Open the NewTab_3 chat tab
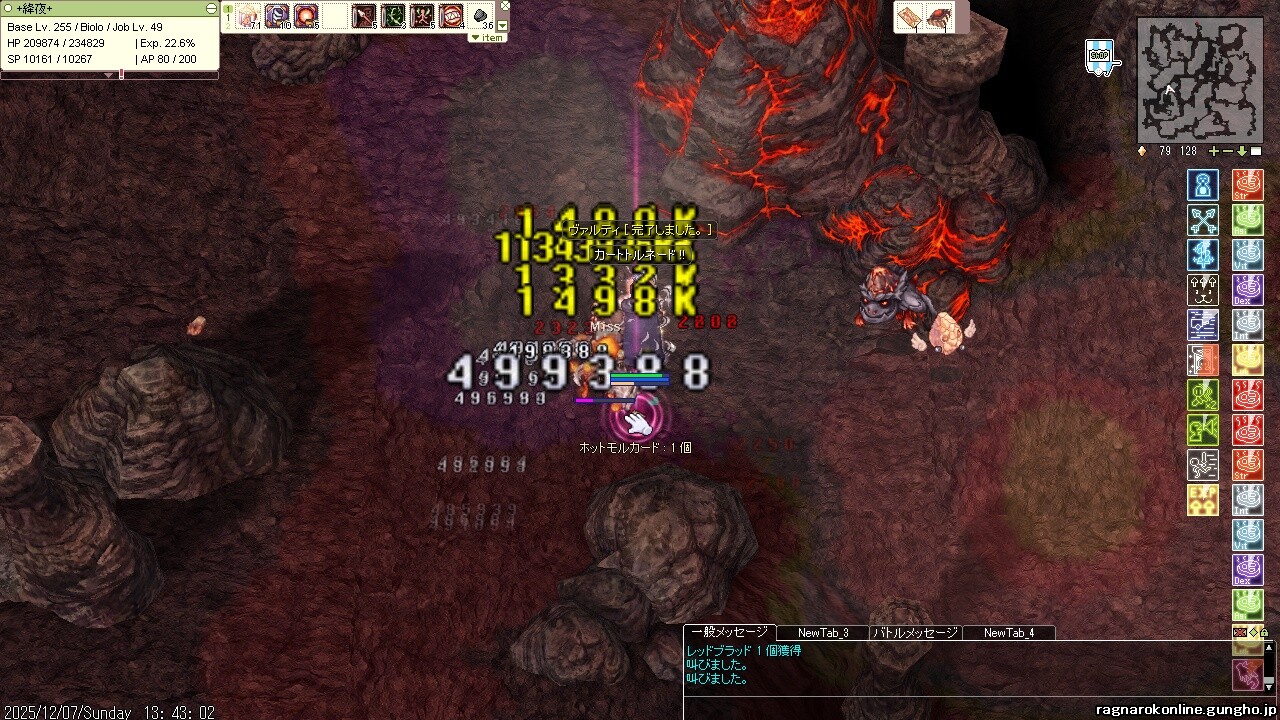Screen dimensions: 1280x720 coord(823,633)
